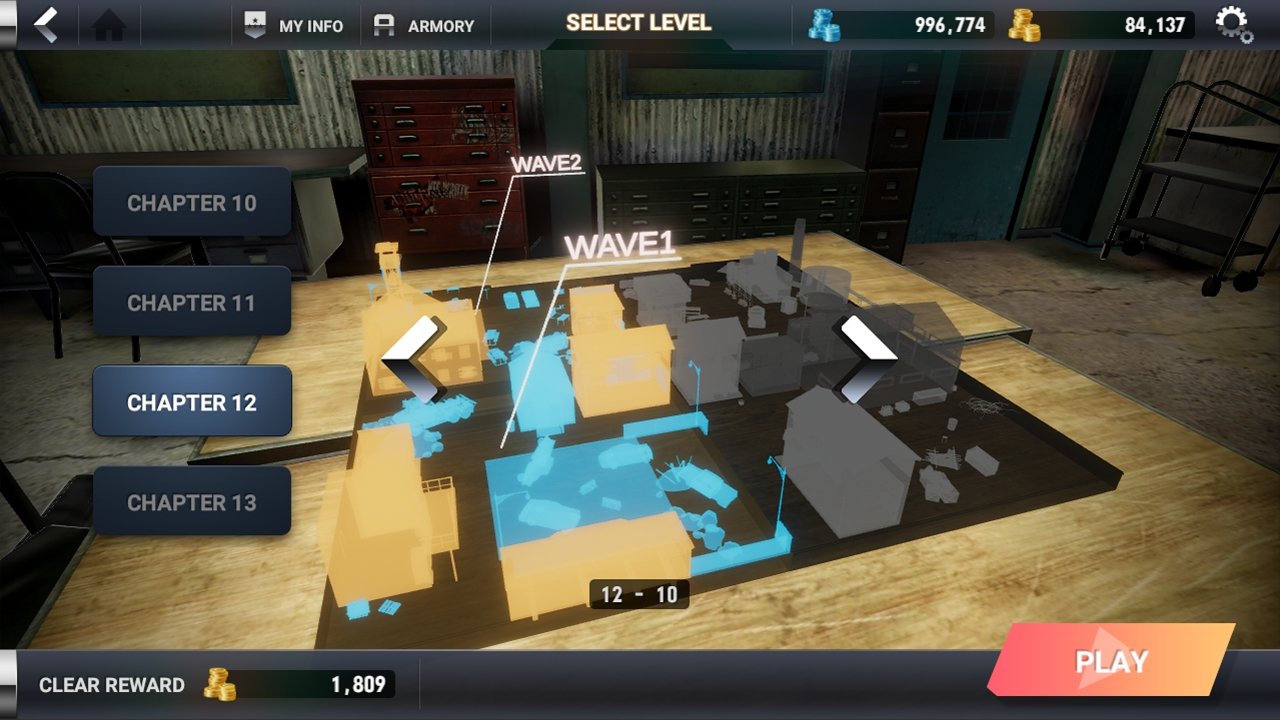
Task: Click the right arrow to view next level
Action: (864, 357)
